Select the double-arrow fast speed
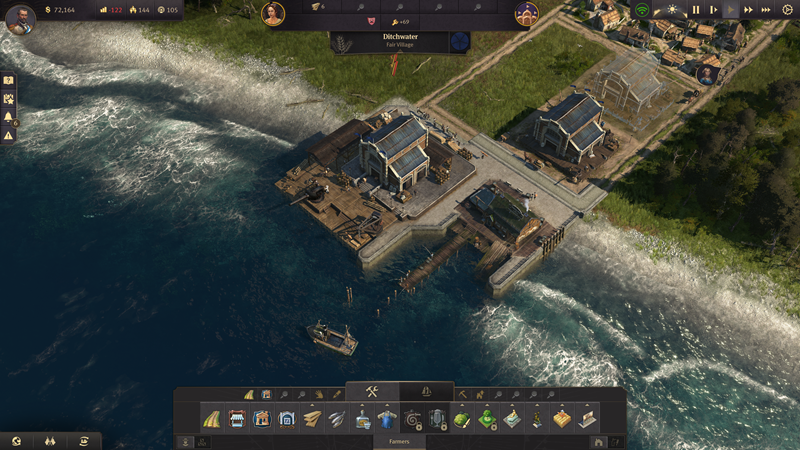This screenshot has height=450, width=800. coord(748,10)
